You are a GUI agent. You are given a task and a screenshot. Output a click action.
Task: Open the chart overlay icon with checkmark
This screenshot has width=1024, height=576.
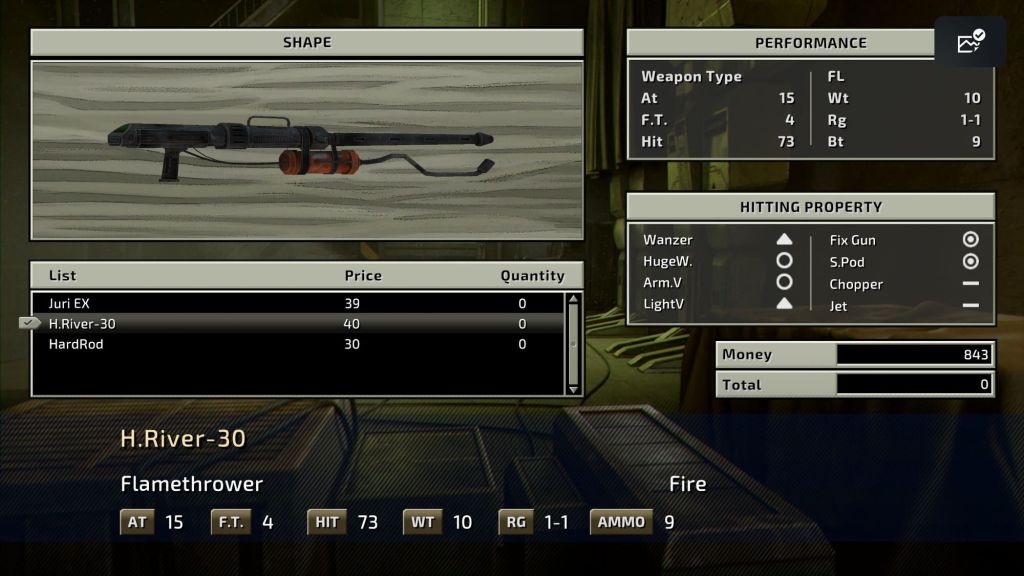970,42
